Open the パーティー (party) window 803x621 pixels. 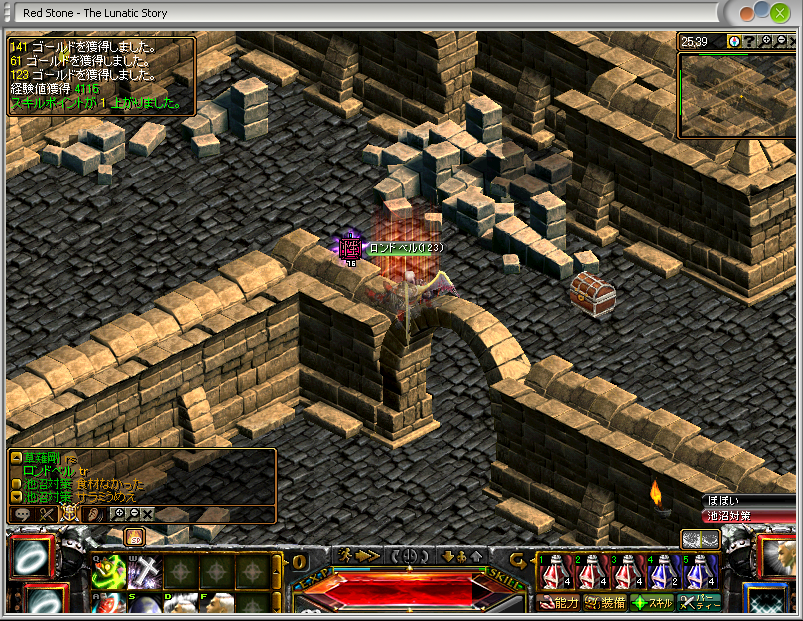[x=699, y=603]
